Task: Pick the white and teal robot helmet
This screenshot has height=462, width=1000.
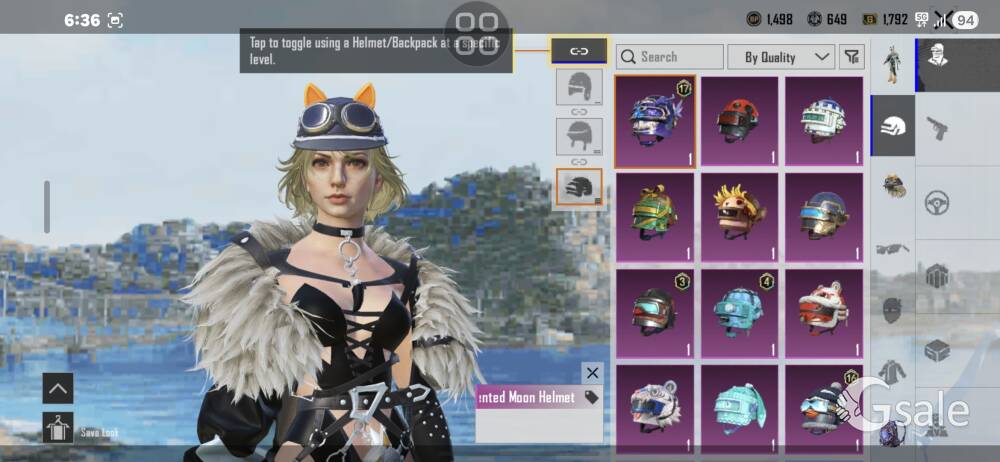Action: pos(824,121)
